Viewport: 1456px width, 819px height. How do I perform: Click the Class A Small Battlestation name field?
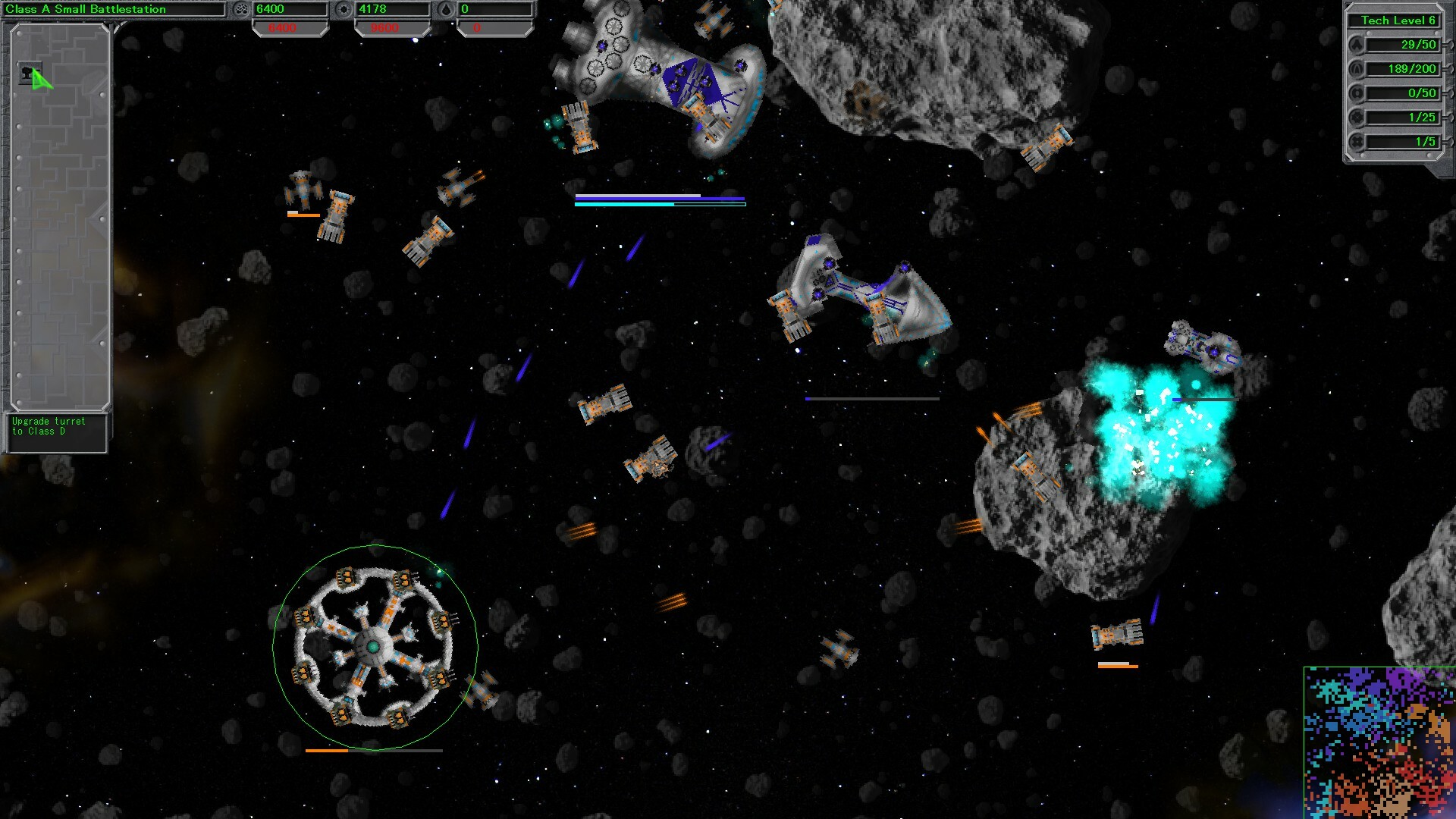coord(114,9)
